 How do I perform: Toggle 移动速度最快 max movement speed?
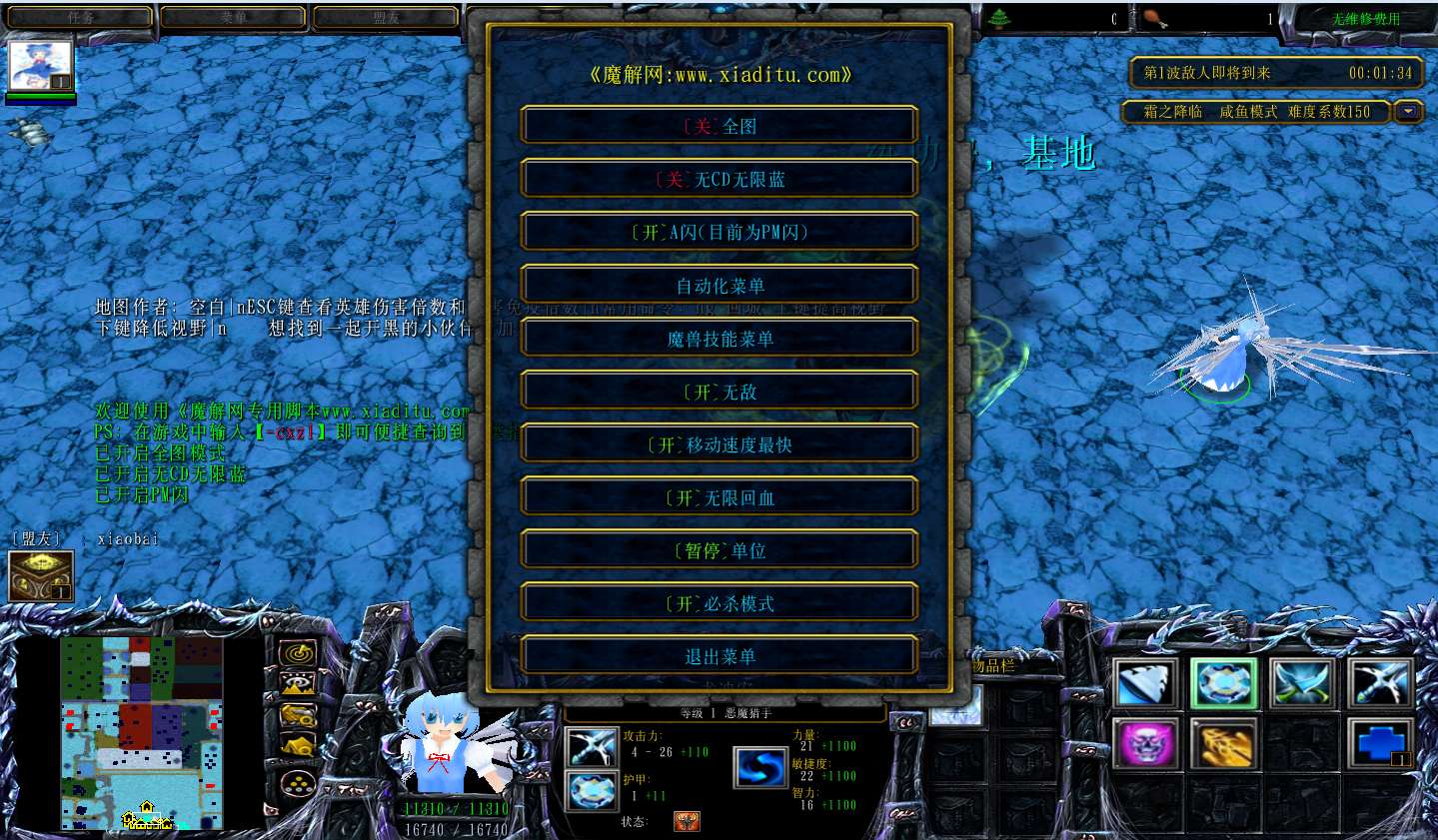[x=719, y=443]
